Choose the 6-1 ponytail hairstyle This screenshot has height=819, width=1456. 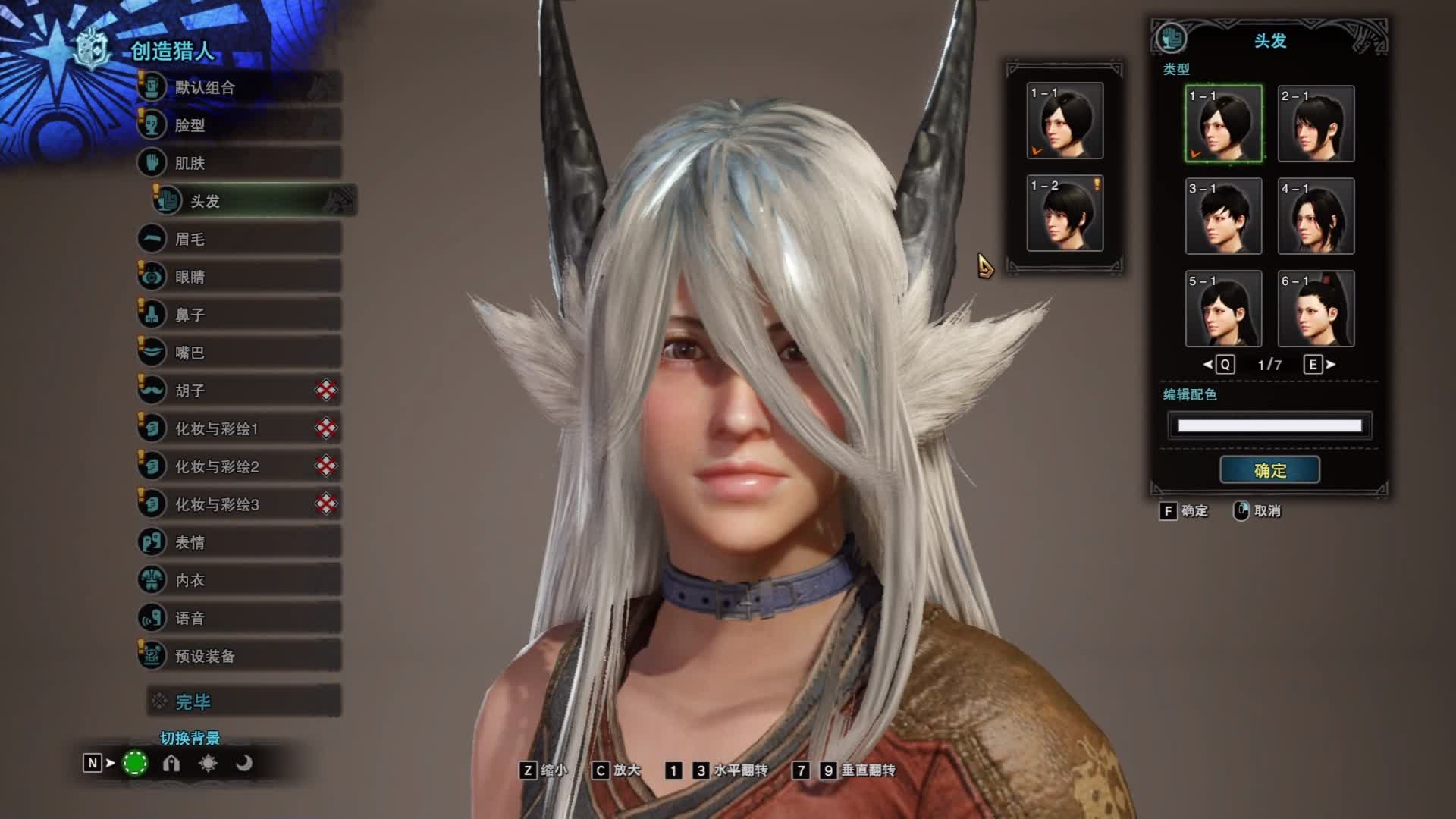pyautogui.click(x=1316, y=309)
